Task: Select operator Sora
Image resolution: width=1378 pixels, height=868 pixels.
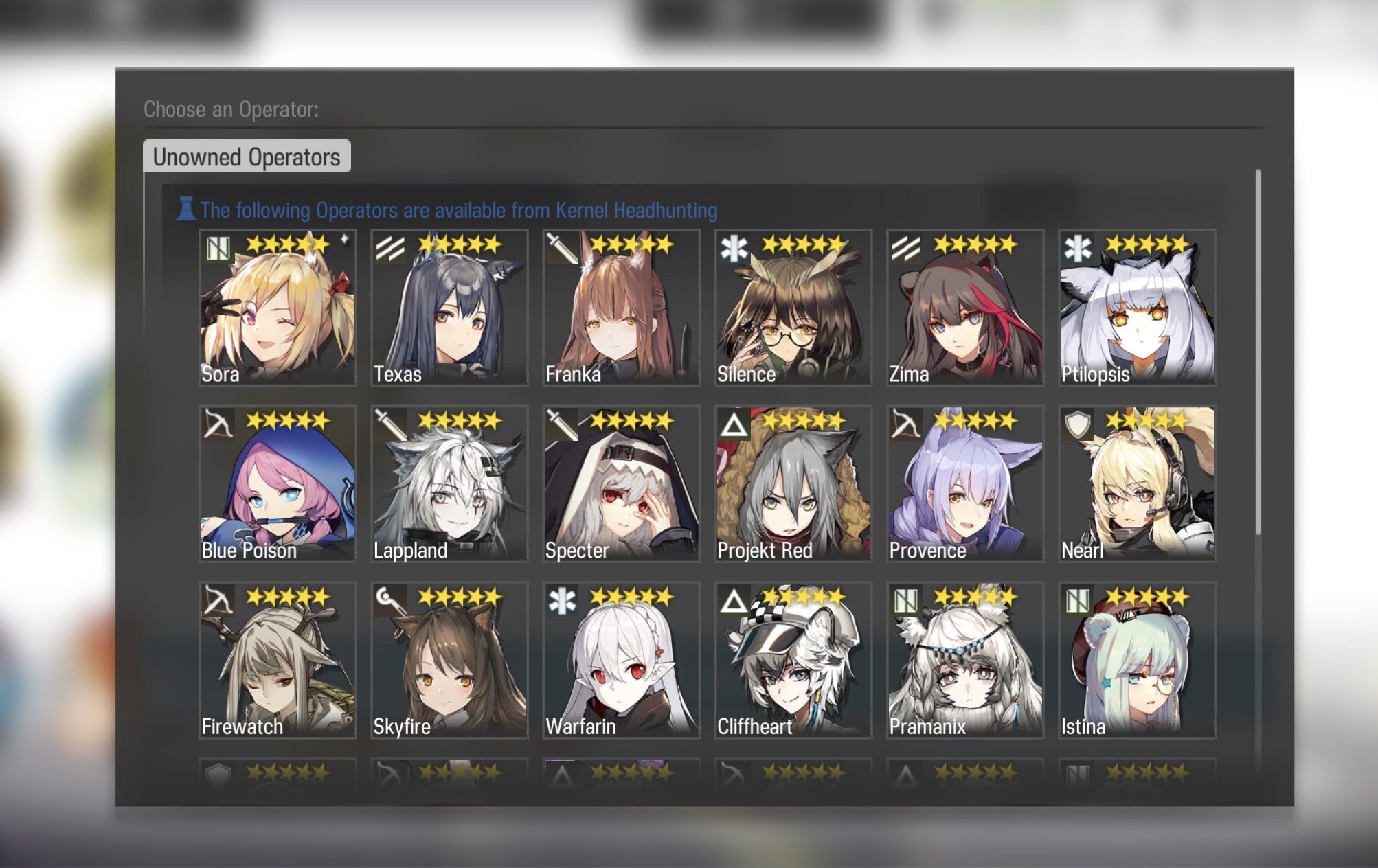Action: 278,308
